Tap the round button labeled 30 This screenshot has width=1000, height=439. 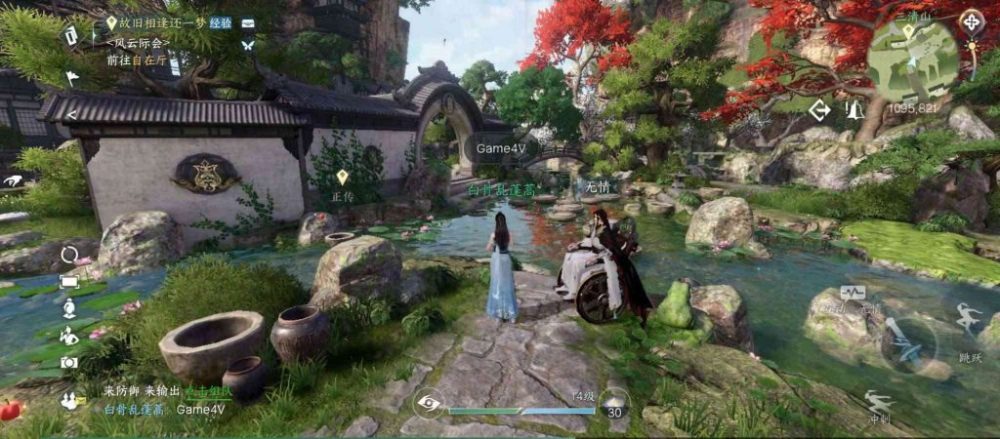616,403
